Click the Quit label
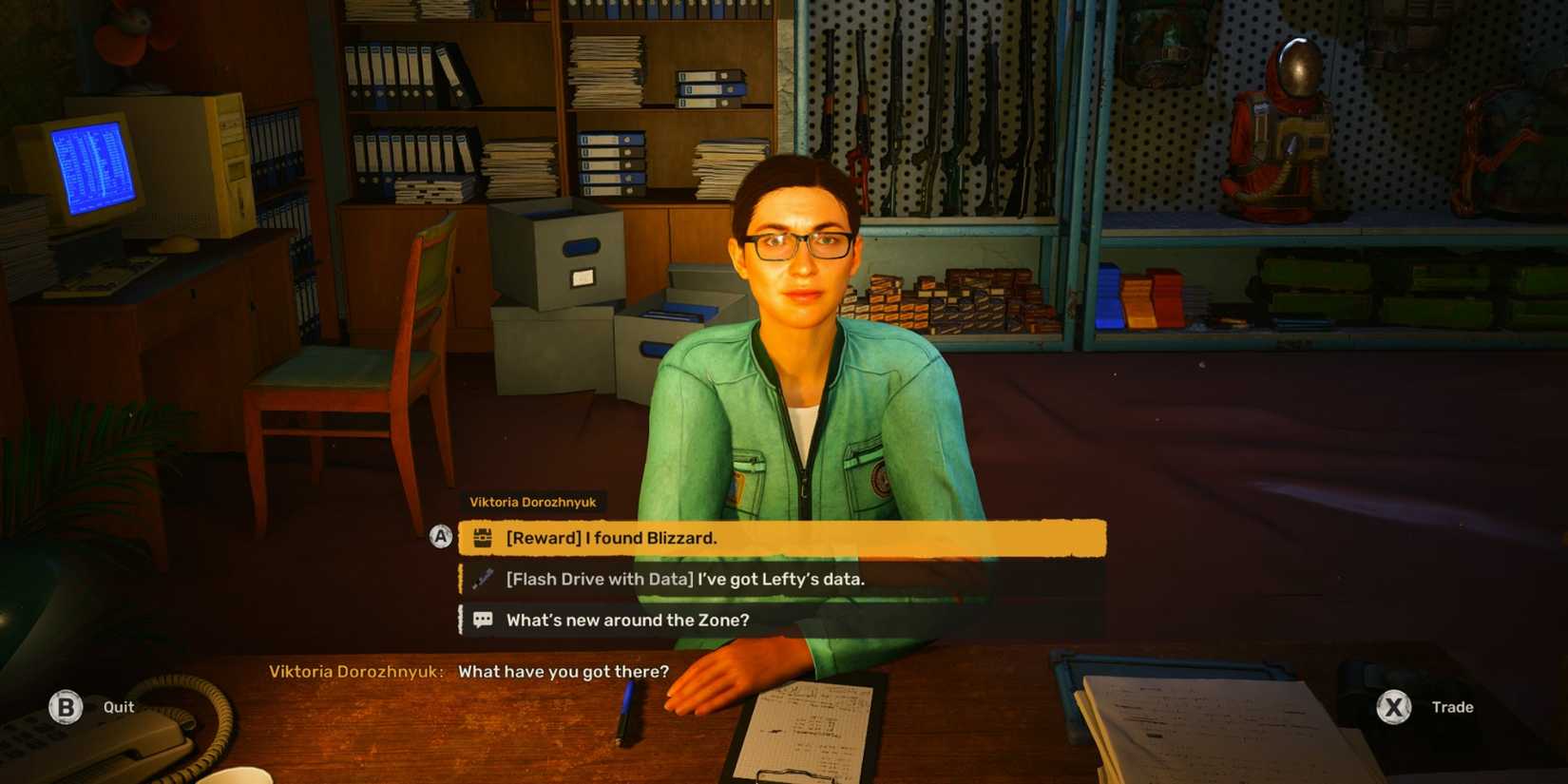Image resolution: width=1568 pixels, height=784 pixels. click(x=117, y=707)
